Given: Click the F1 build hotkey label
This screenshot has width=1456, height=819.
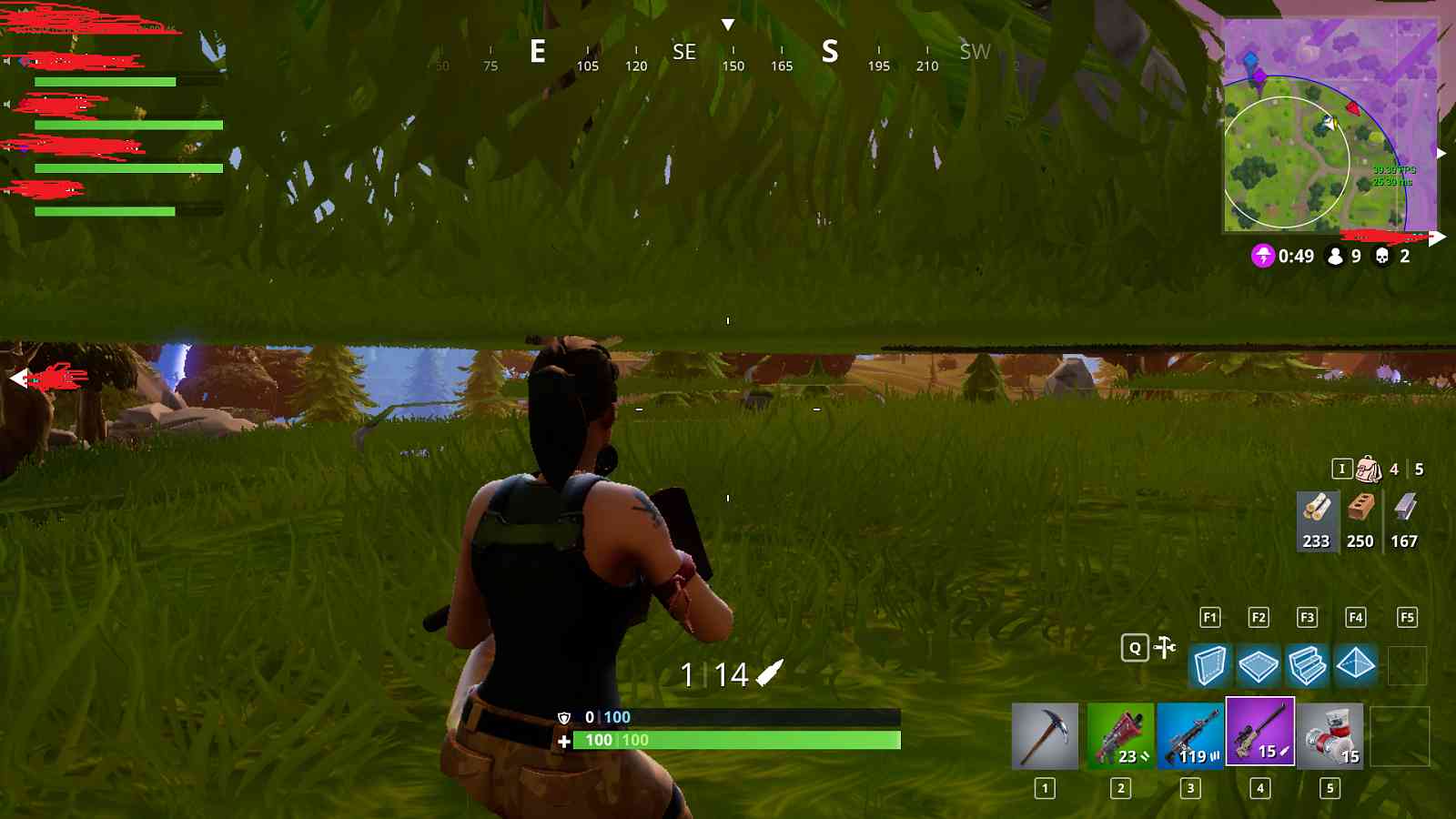Looking at the screenshot, I should point(1210,616).
